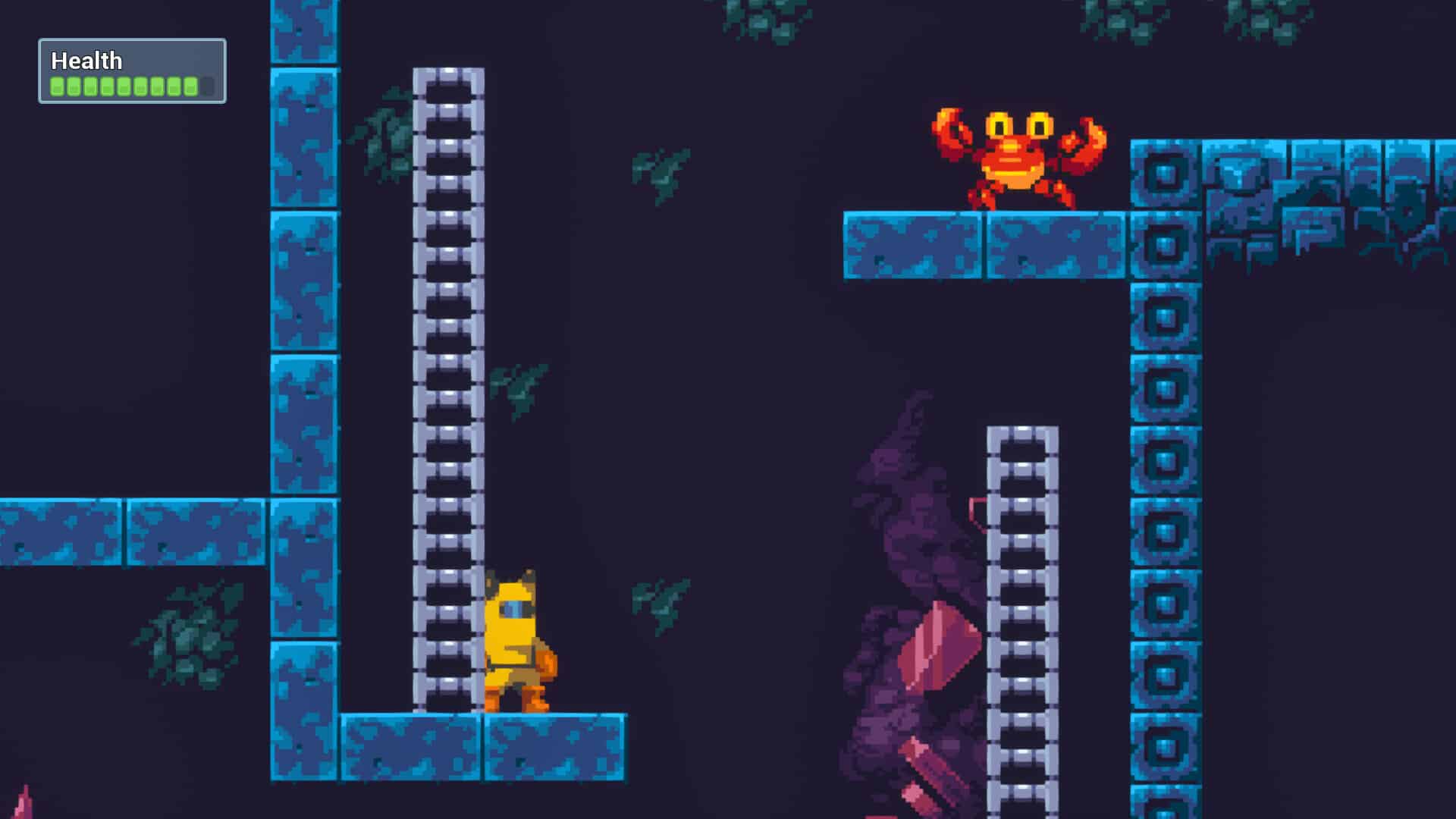Click the Health label text
This screenshot has width=1456, height=819.
(x=85, y=61)
